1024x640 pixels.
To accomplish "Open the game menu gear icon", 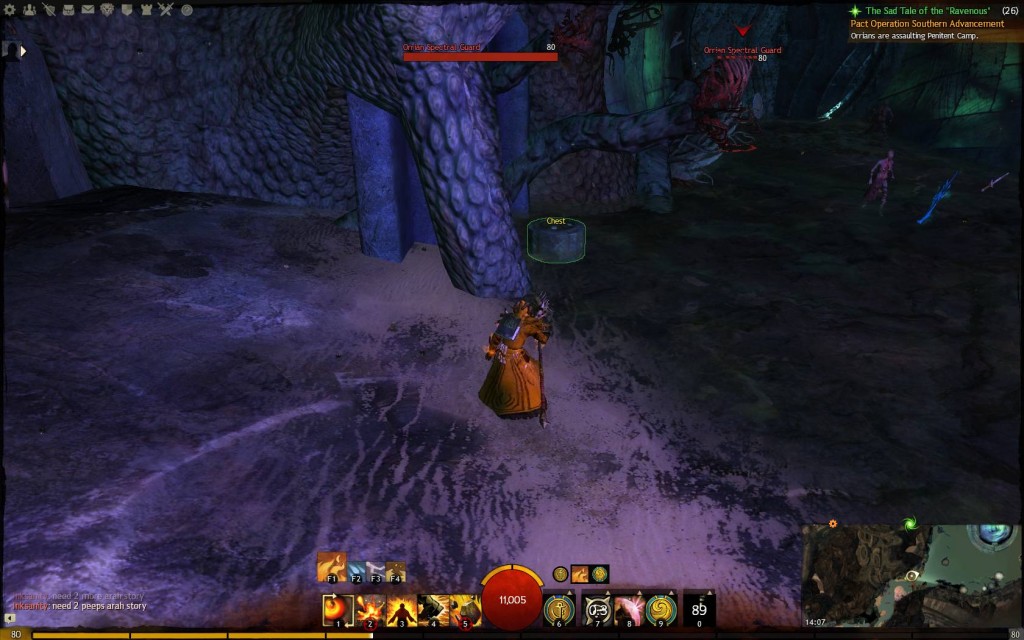I will [x=10, y=10].
